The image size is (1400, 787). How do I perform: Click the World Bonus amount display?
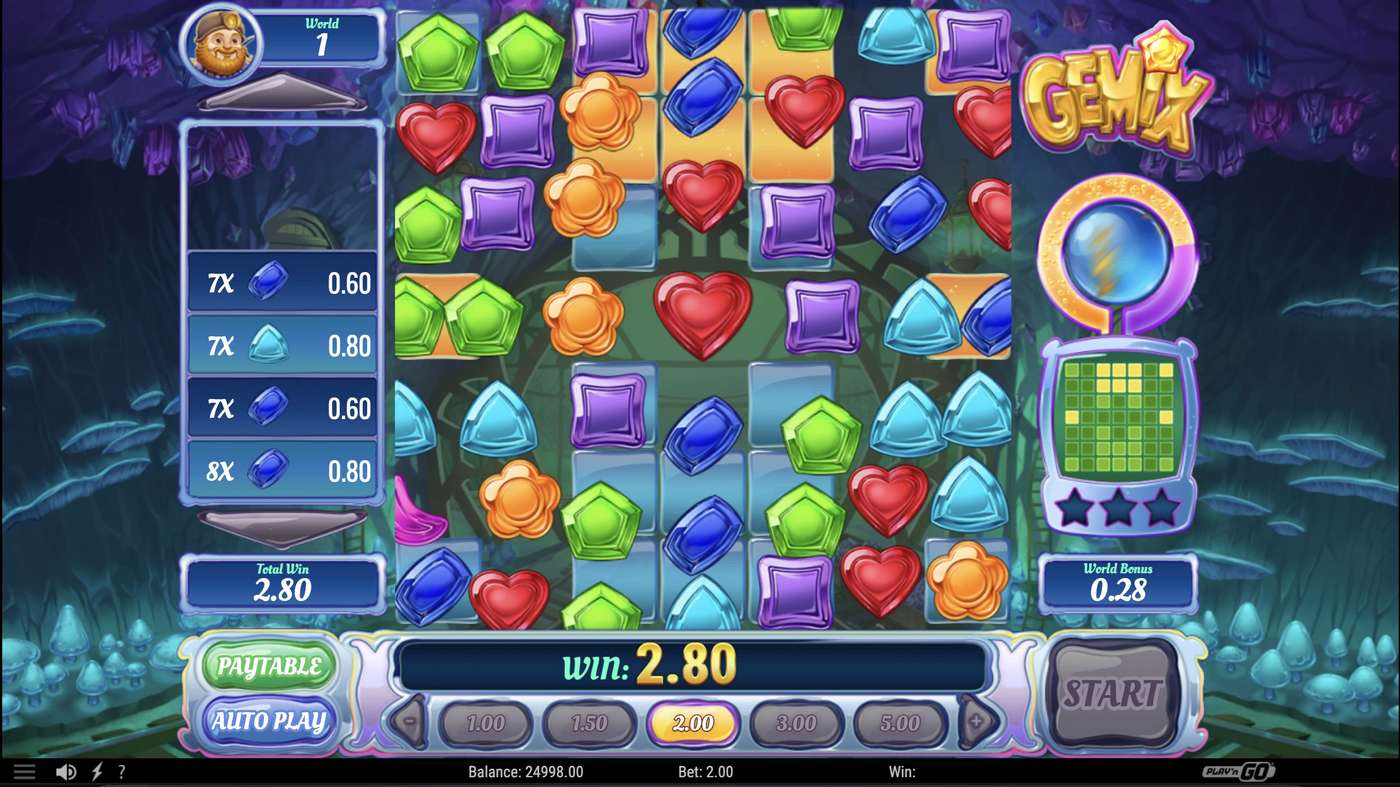1119,583
